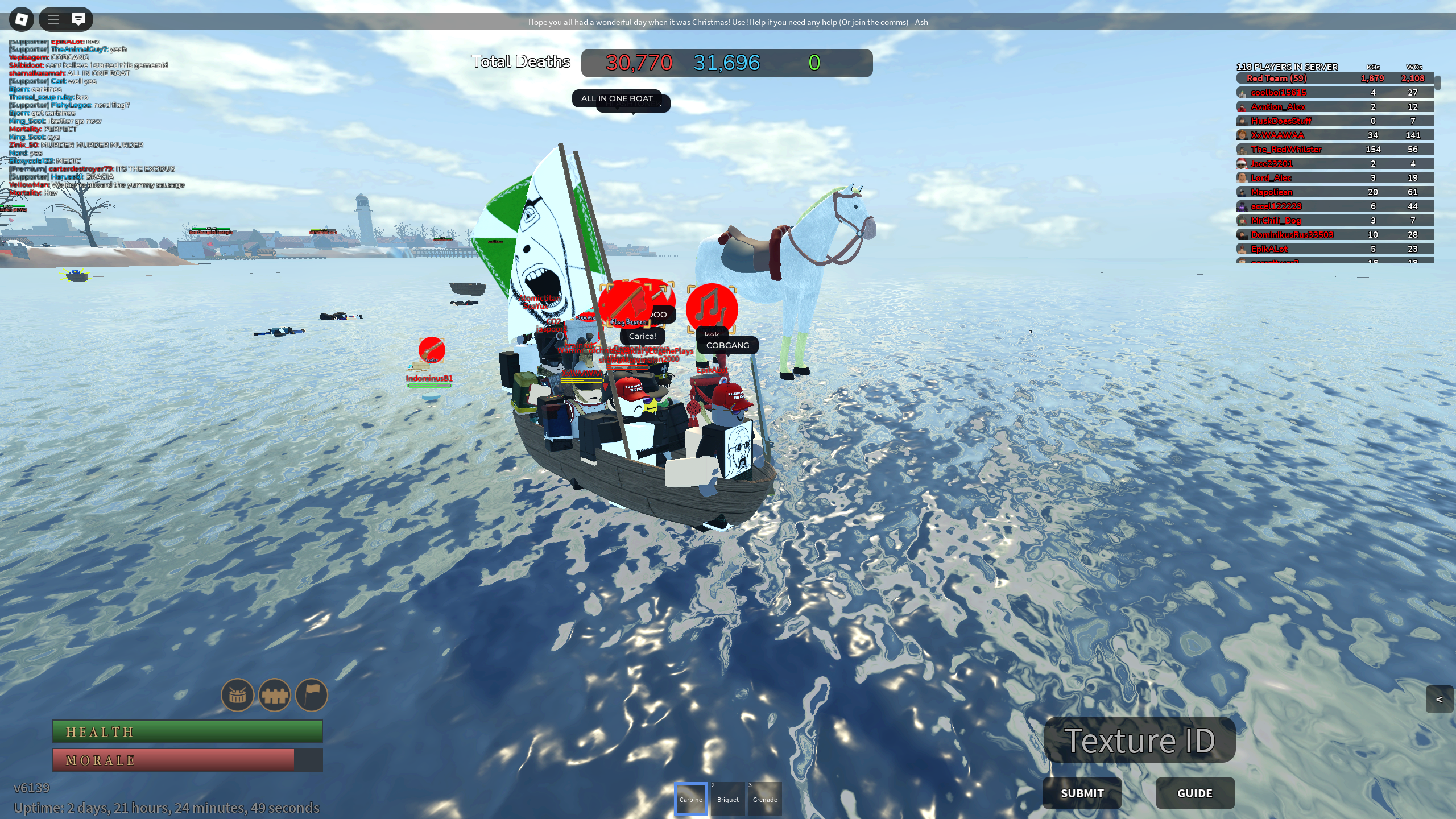
Task: Choose the Grenade hotbar slot
Action: tap(765, 799)
